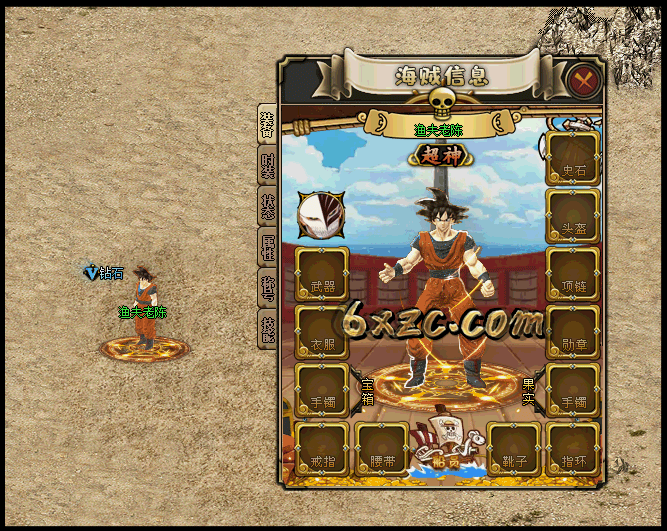Select the 头盔 equipment slot
Image resolution: width=667 pixels, height=531 pixels.
click(x=573, y=215)
